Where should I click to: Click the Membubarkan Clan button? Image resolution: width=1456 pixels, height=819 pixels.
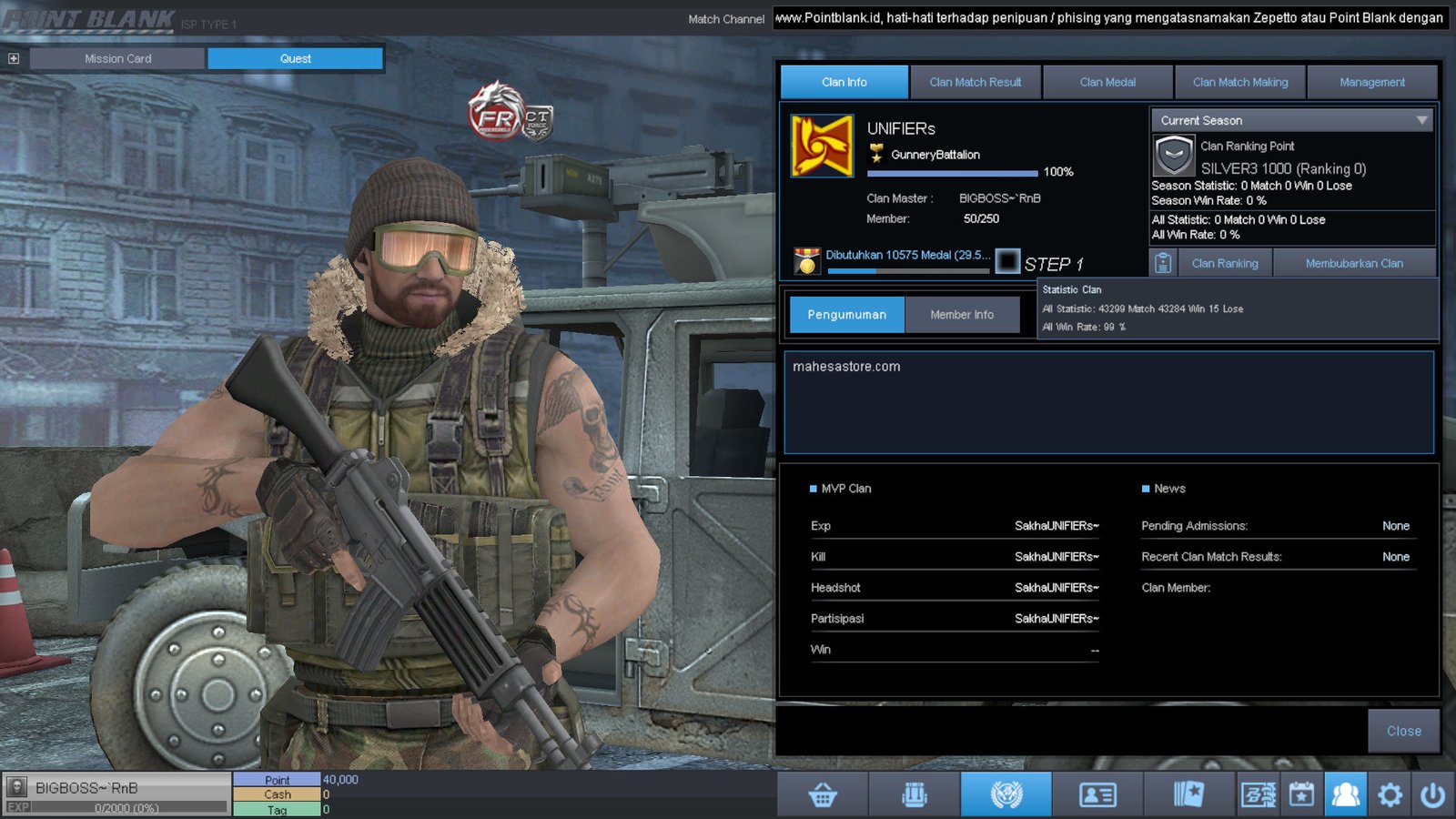coord(1355,263)
